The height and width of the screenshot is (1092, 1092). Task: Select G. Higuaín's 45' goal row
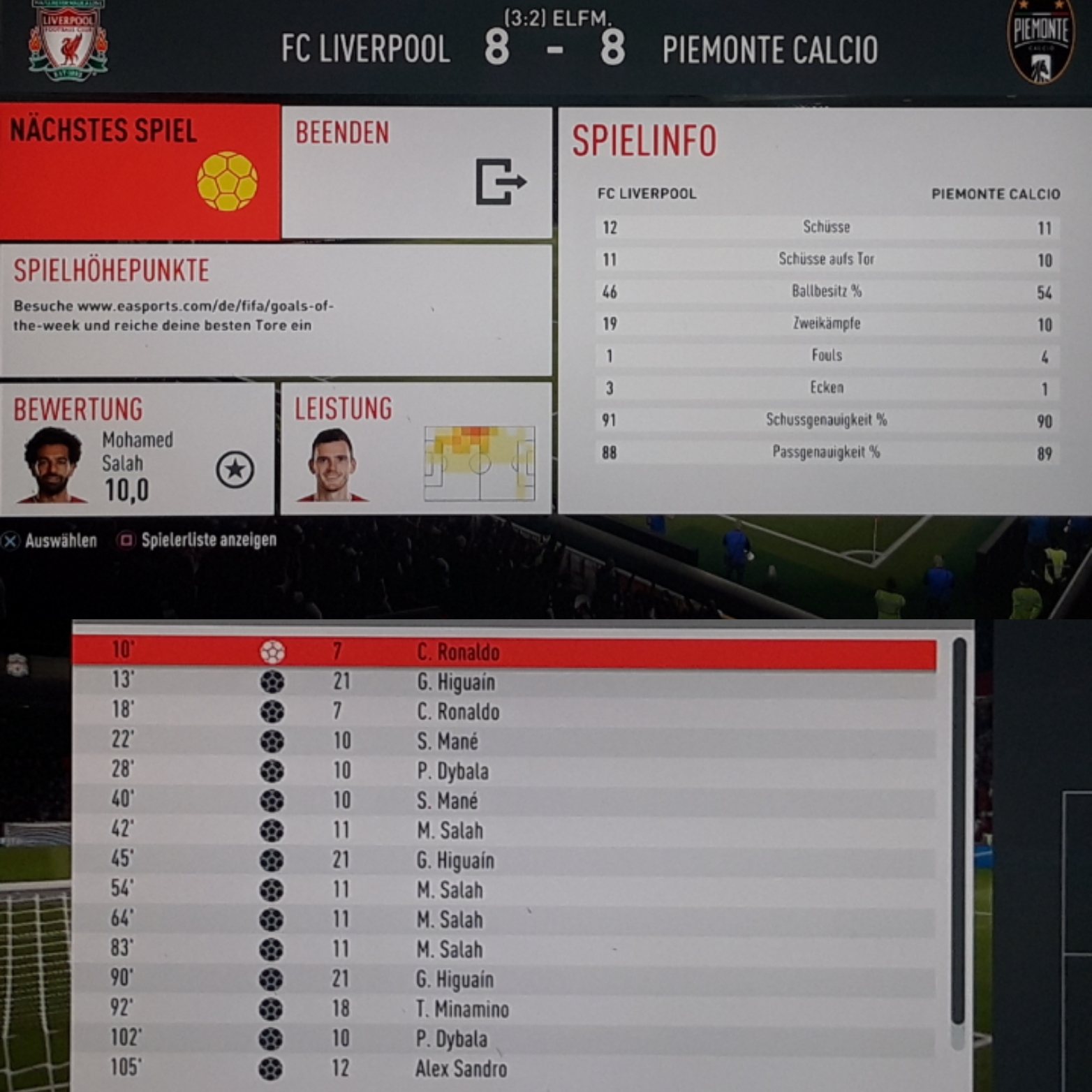pyautogui.click(x=504, y=860)
